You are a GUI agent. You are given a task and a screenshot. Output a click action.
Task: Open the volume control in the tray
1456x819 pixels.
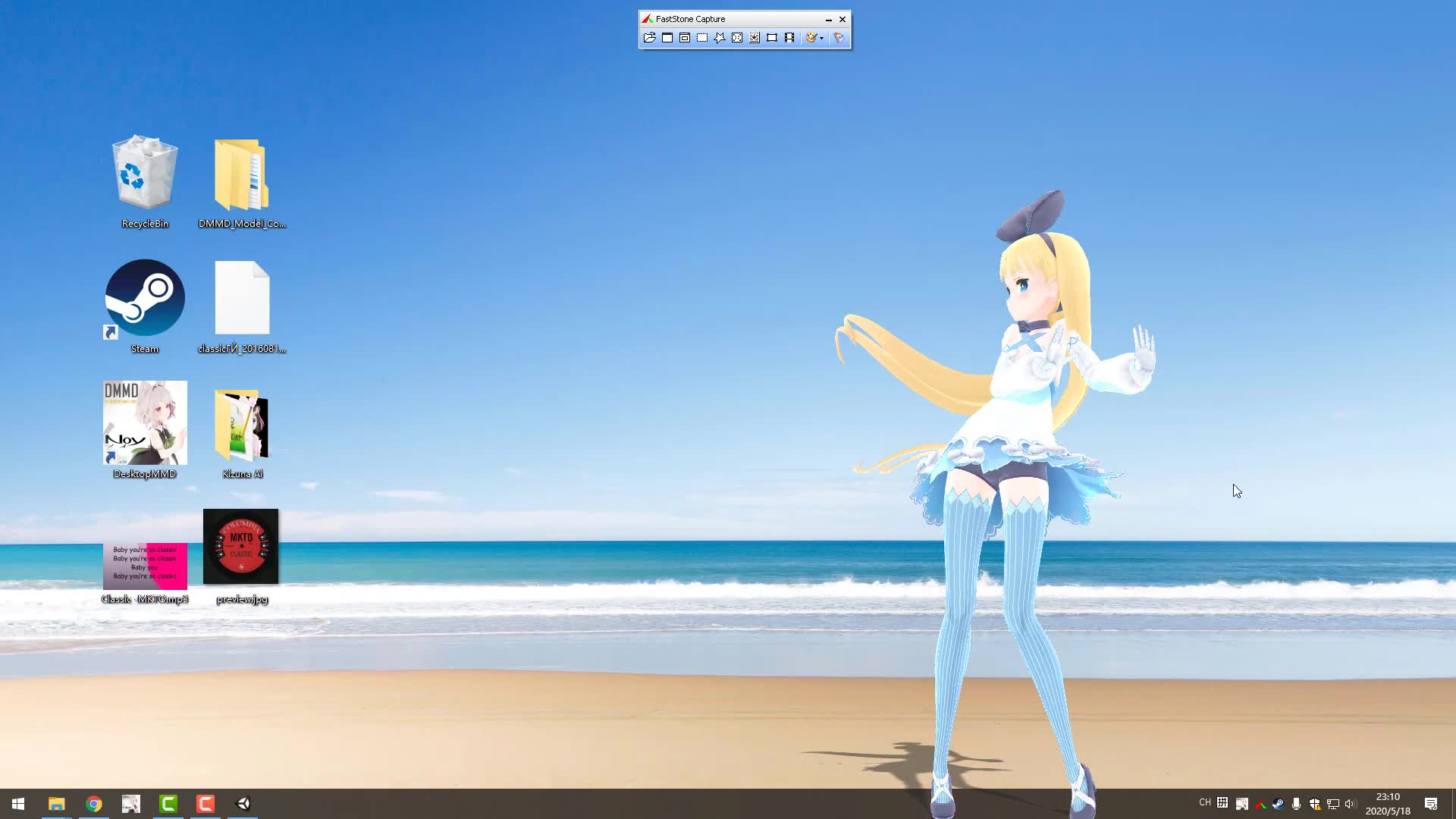(1350, 803)
